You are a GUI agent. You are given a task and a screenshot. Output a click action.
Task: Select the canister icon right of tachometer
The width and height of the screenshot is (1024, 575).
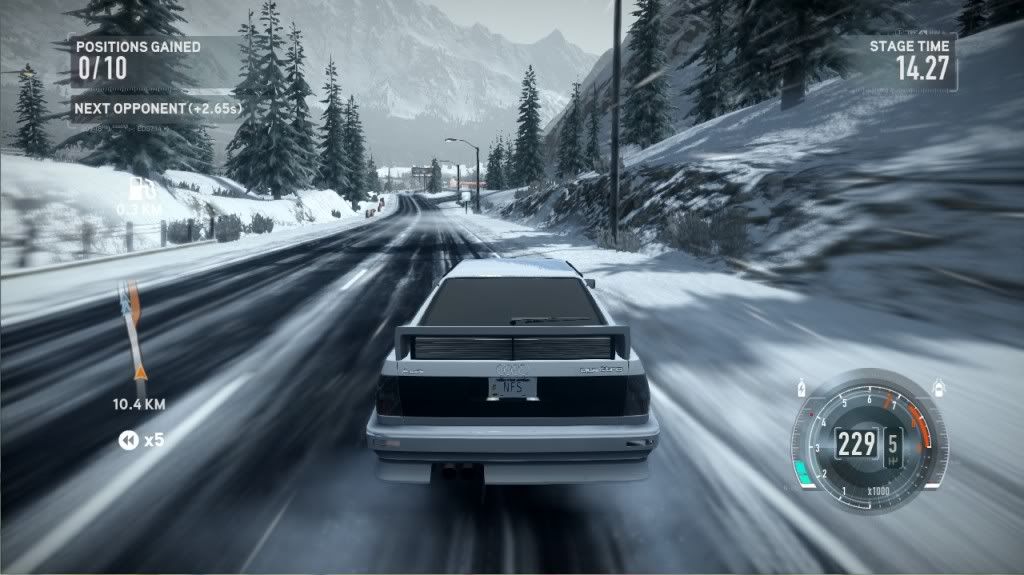937,385
